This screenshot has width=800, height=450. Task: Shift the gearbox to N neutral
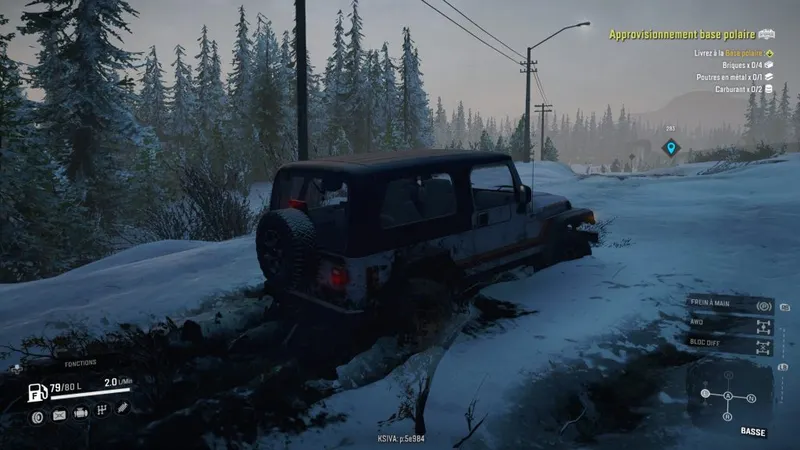751,398
